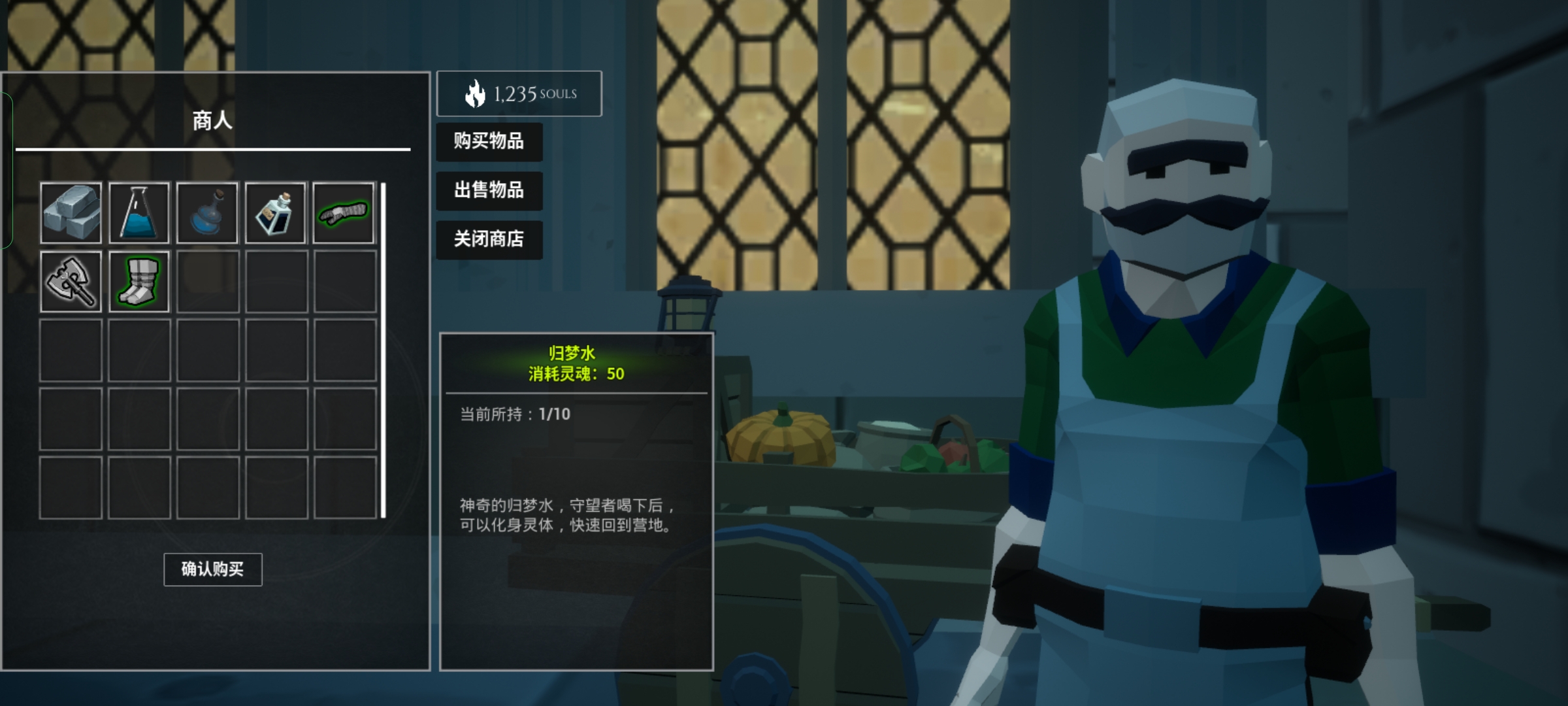Click the souls flame icon above the counter
Screen dimensions: 1568x706
coord(474,93)
